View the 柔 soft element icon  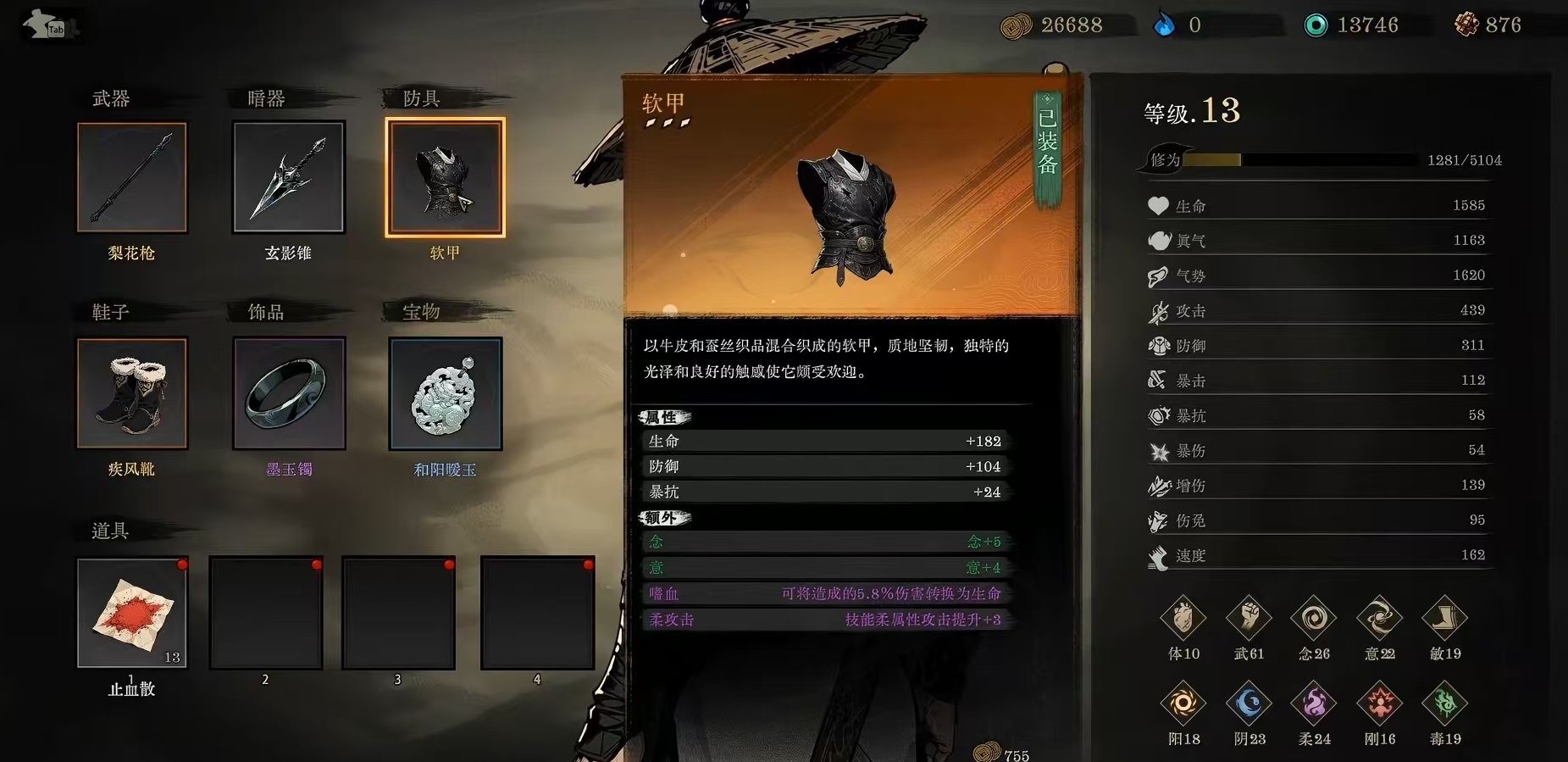tap(1314, 704)
